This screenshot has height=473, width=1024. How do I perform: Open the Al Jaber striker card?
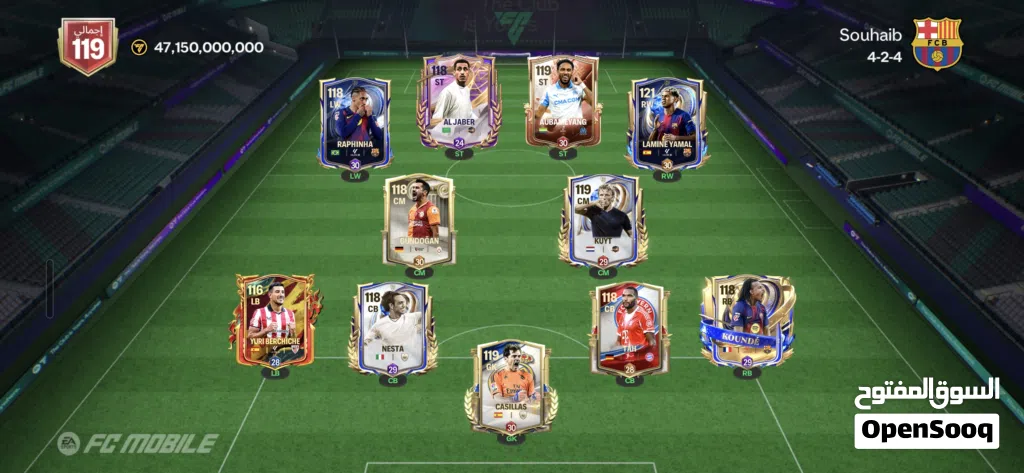click(x=460, y=102)
